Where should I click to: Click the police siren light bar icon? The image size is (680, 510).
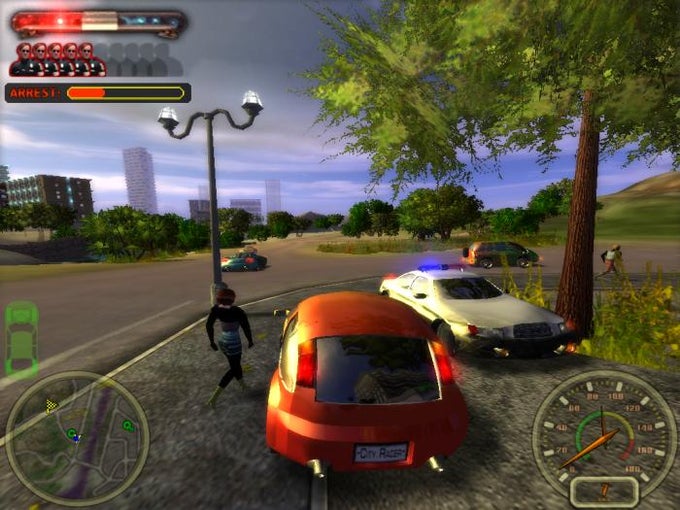point(98,22)
